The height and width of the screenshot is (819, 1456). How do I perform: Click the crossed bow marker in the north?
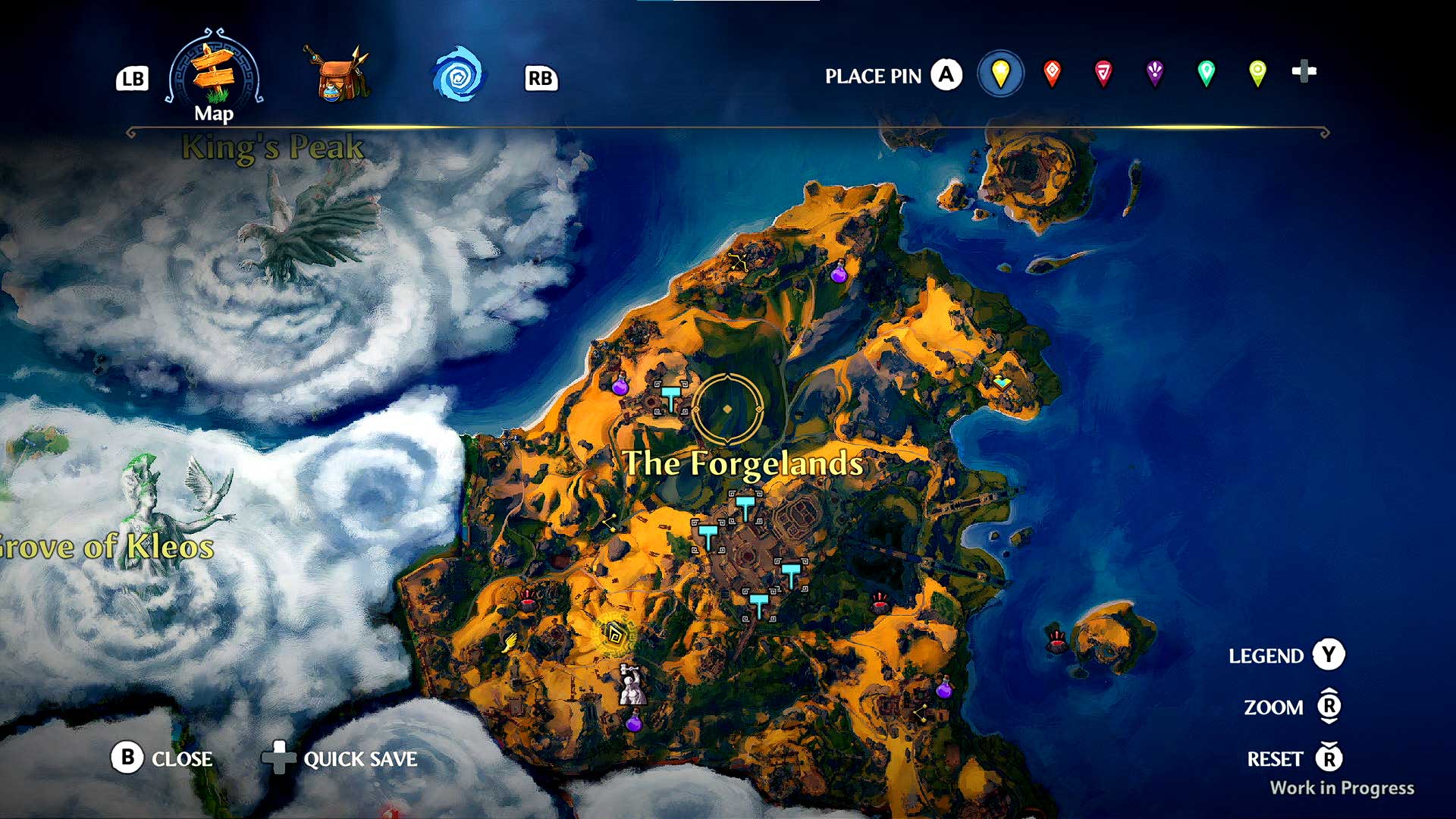[738, 262]
